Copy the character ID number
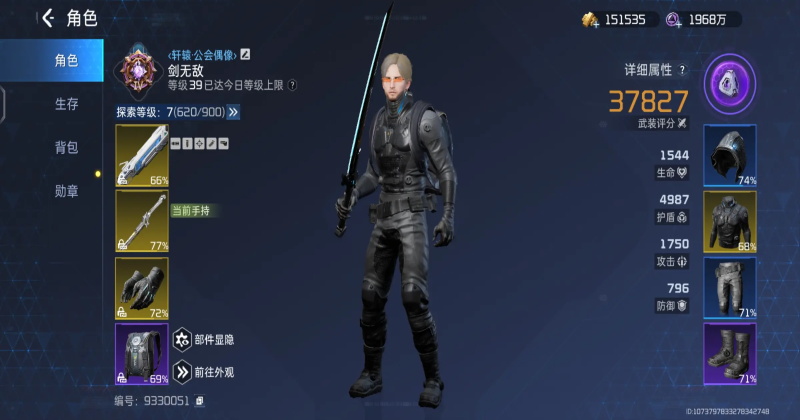Viewport: 800px width, 420px height. 200,401
